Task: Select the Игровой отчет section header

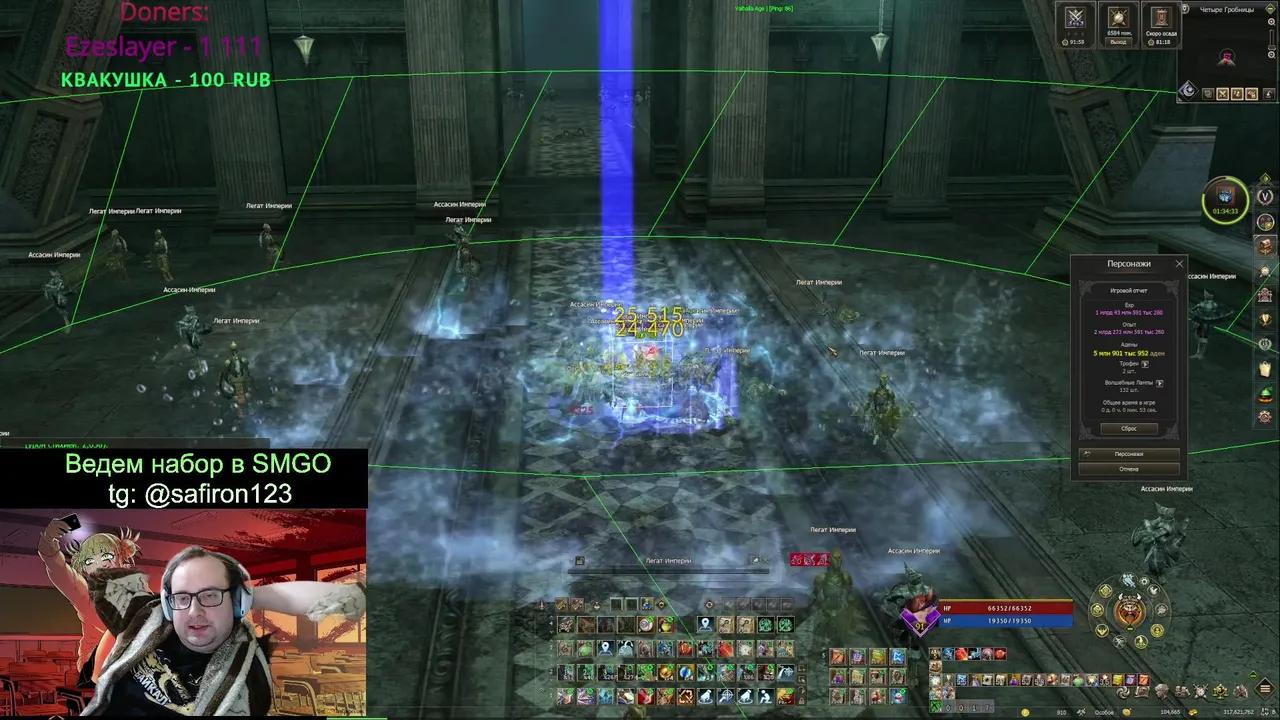Action: [x=1130, y=290]
